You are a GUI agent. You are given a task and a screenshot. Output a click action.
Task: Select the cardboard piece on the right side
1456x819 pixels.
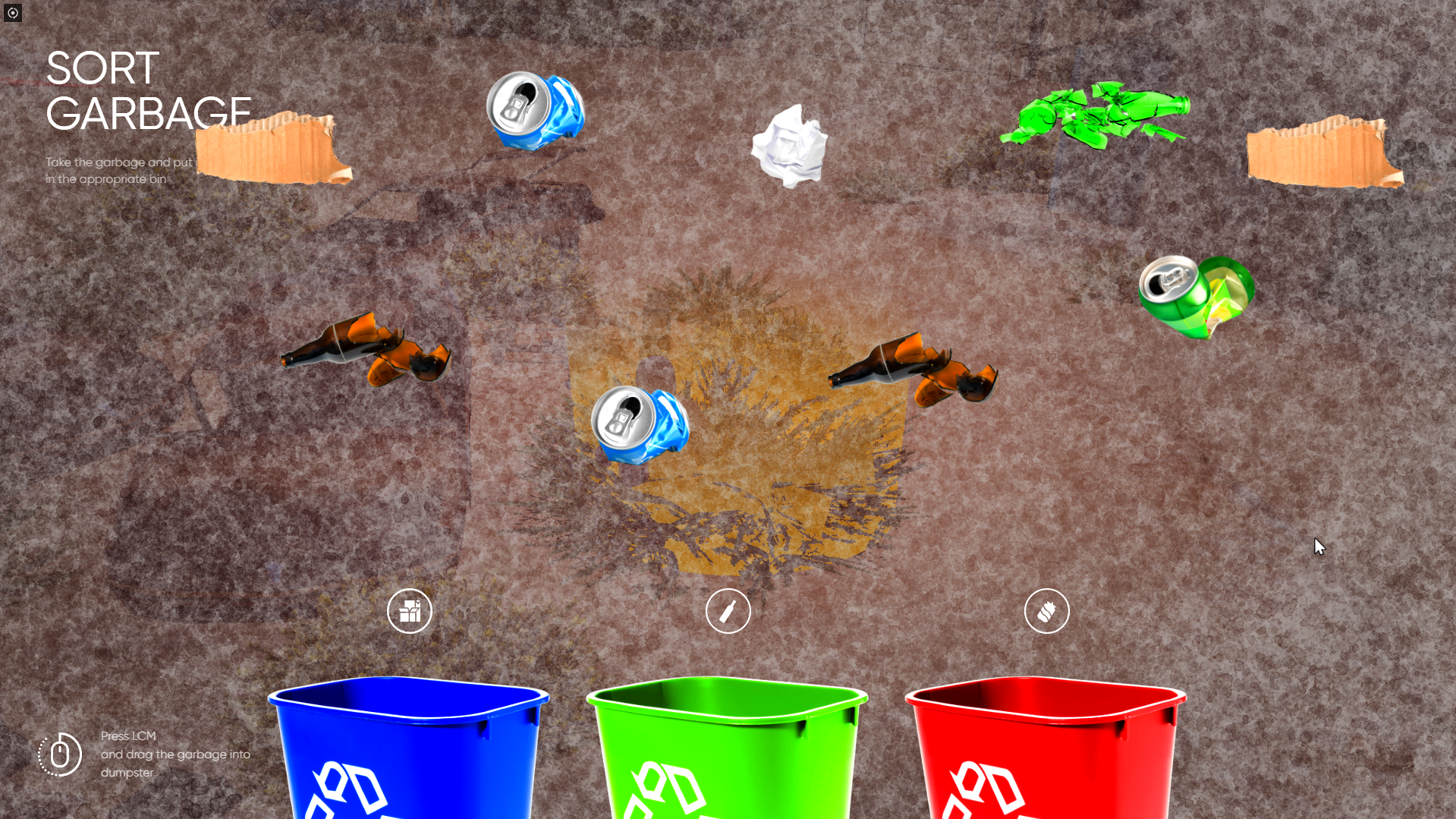tap(1324, 154)
